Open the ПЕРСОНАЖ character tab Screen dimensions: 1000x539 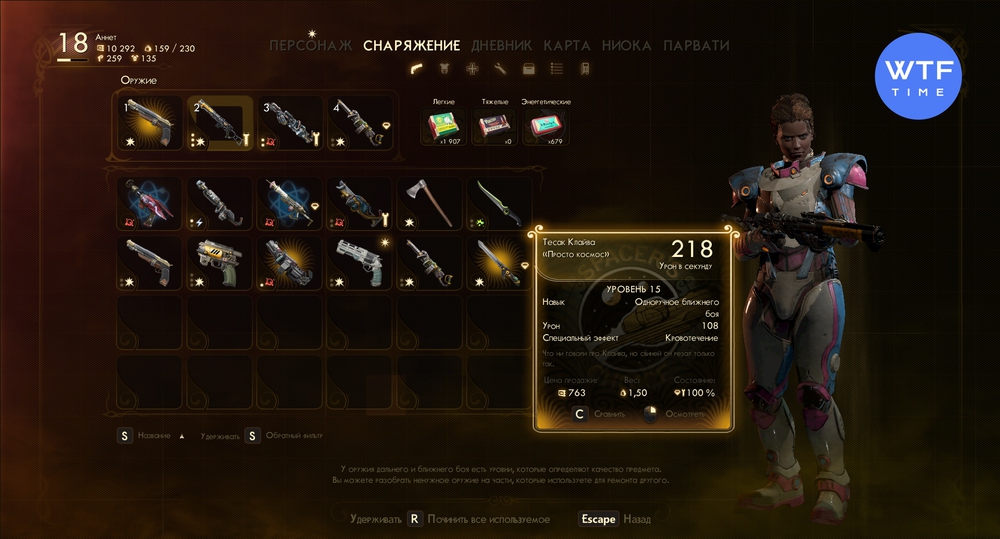tap(311, 45)
